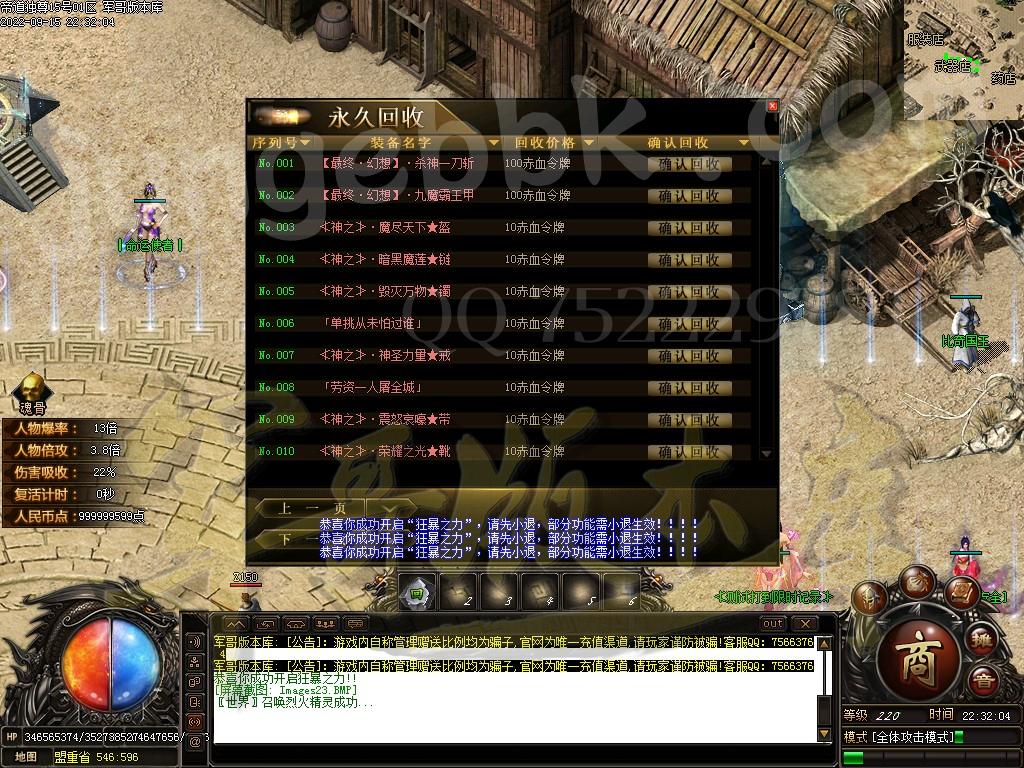Open the minimap in the corner
This screenshot has width=1024, height=768.
pos(963,59)
